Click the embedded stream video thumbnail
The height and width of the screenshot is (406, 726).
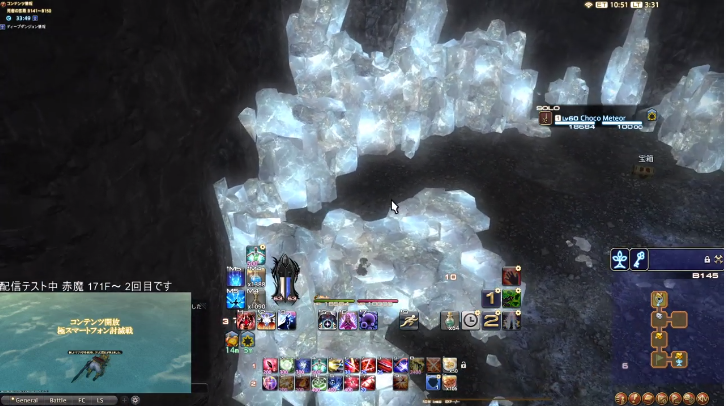click(95, 342)
